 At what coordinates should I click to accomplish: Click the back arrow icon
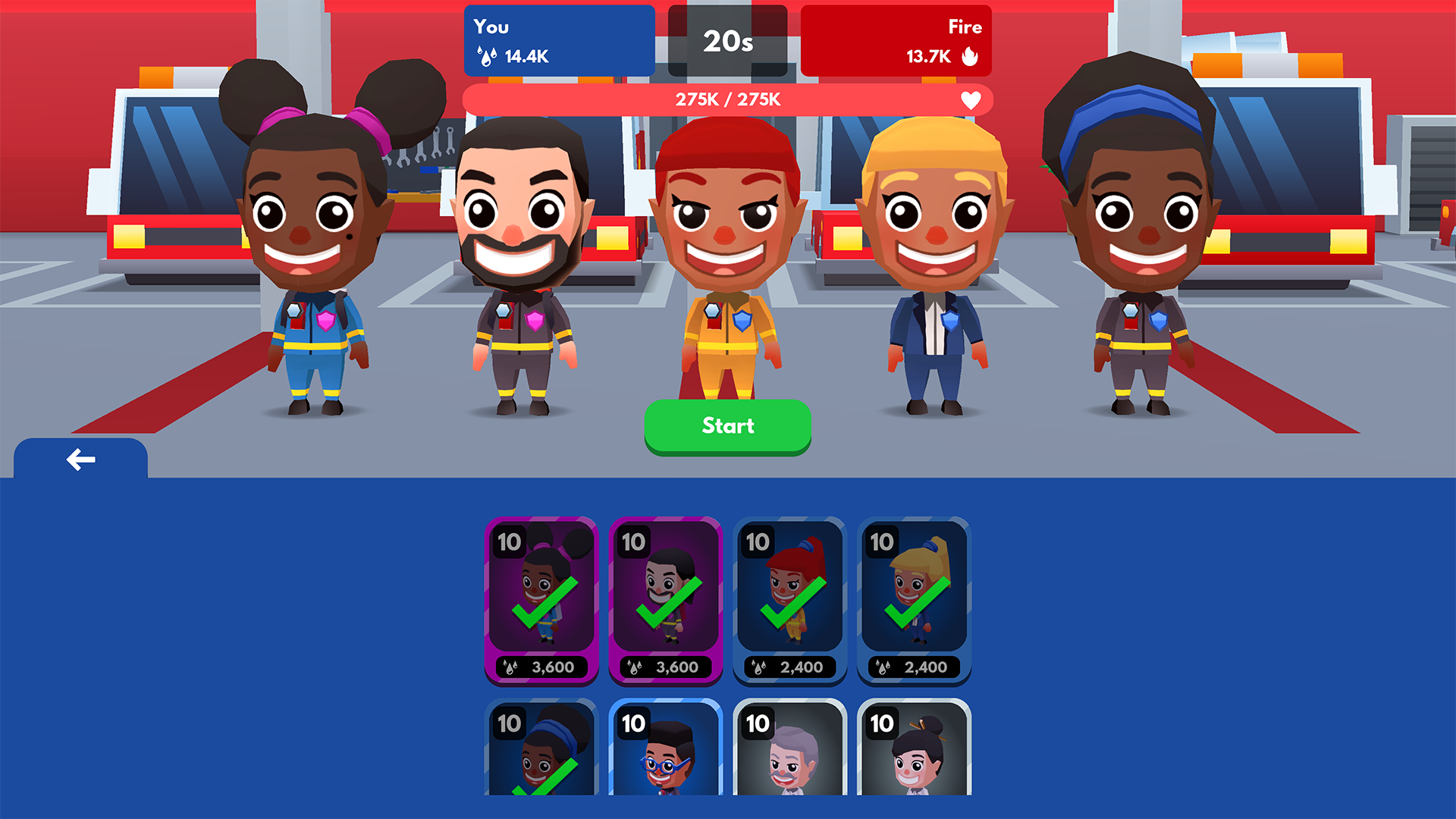pyautogui.click(x=80, y=458)
